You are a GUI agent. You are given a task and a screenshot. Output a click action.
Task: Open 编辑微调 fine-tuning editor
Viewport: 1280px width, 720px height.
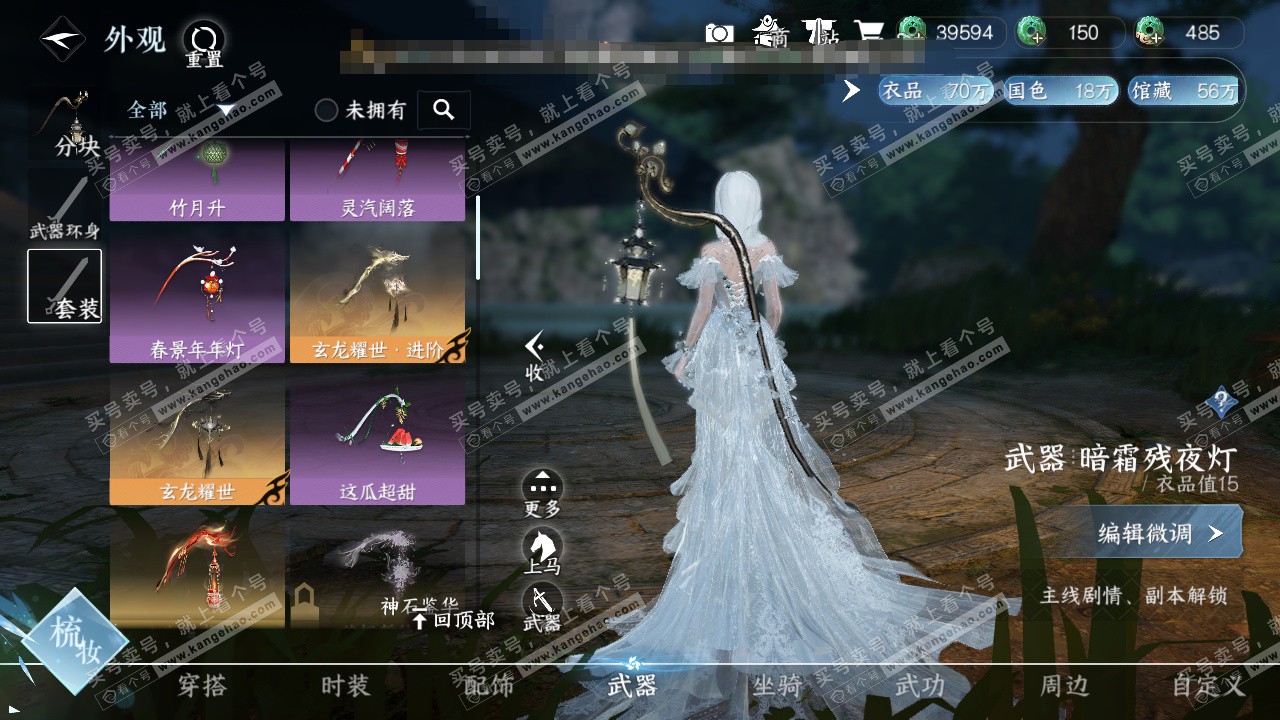coord(1160,533)
